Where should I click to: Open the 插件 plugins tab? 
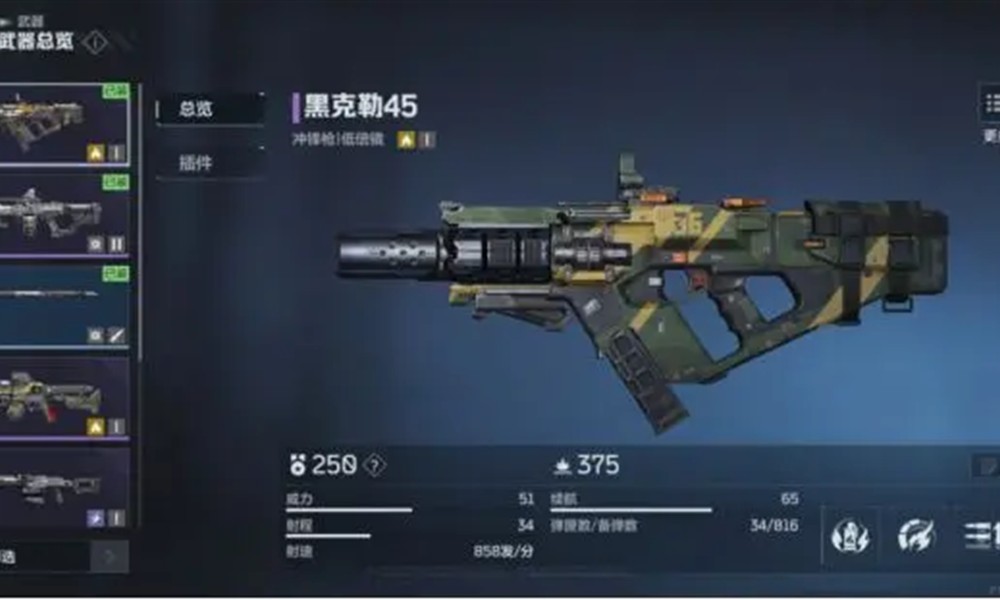point(208,162)
